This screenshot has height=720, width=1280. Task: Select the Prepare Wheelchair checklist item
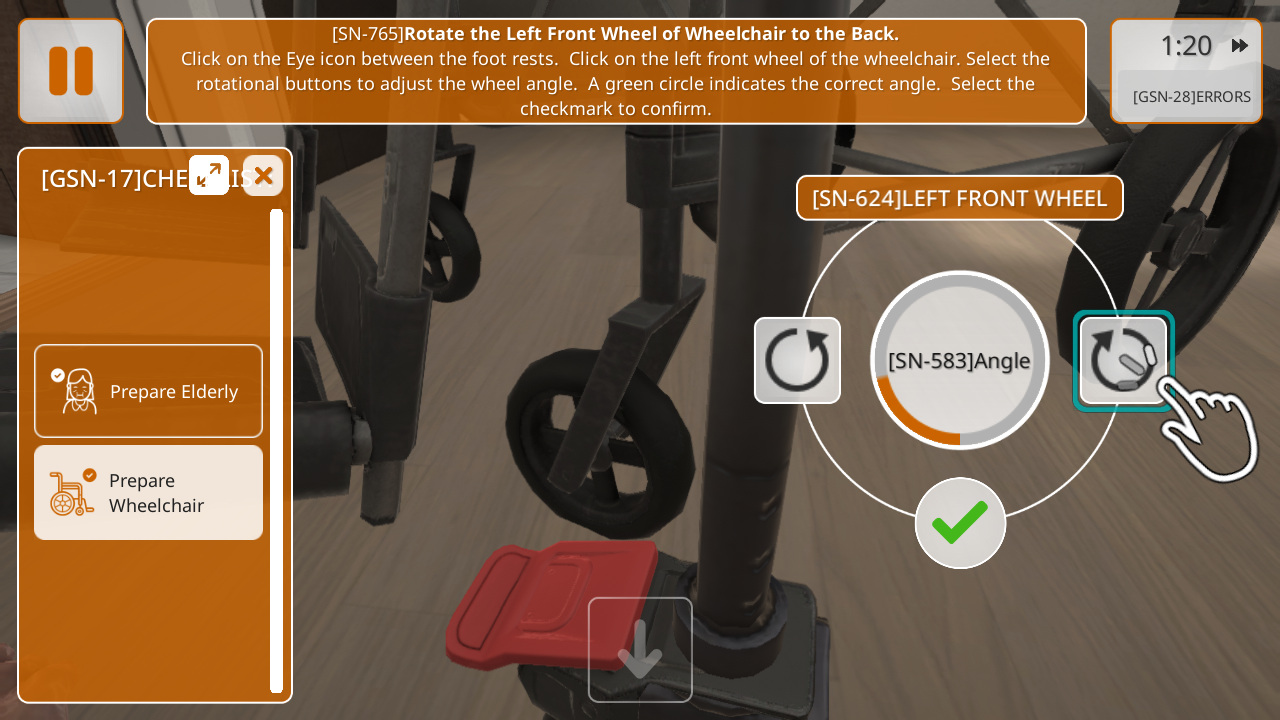tap(148, 493)
